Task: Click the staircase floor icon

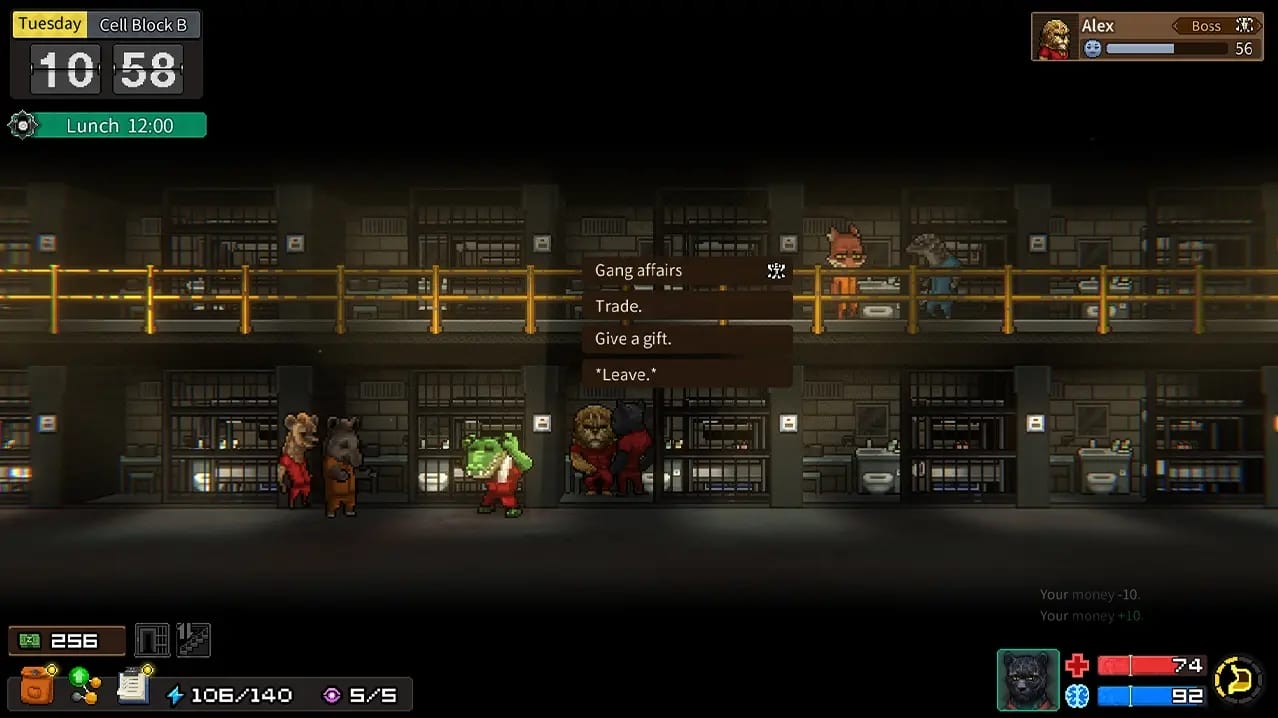Action: 193,640
